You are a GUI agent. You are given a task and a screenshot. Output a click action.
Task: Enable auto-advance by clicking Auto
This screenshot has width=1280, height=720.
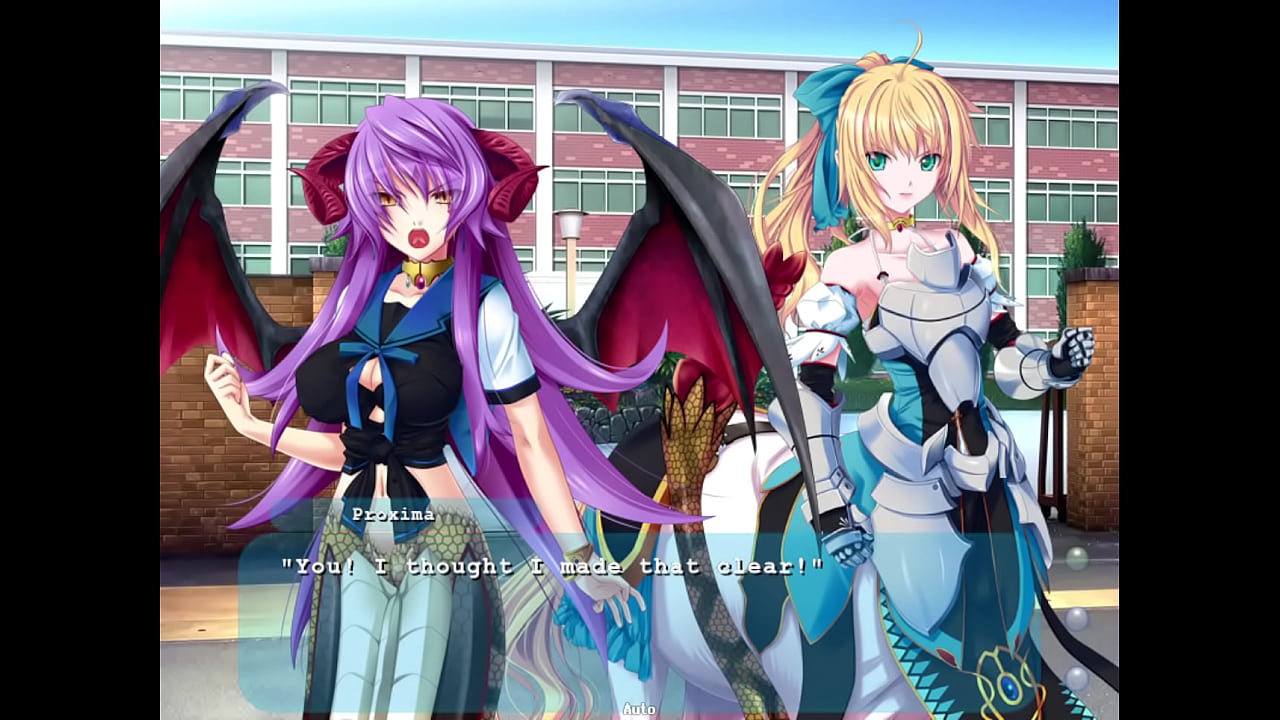point(640,708)
